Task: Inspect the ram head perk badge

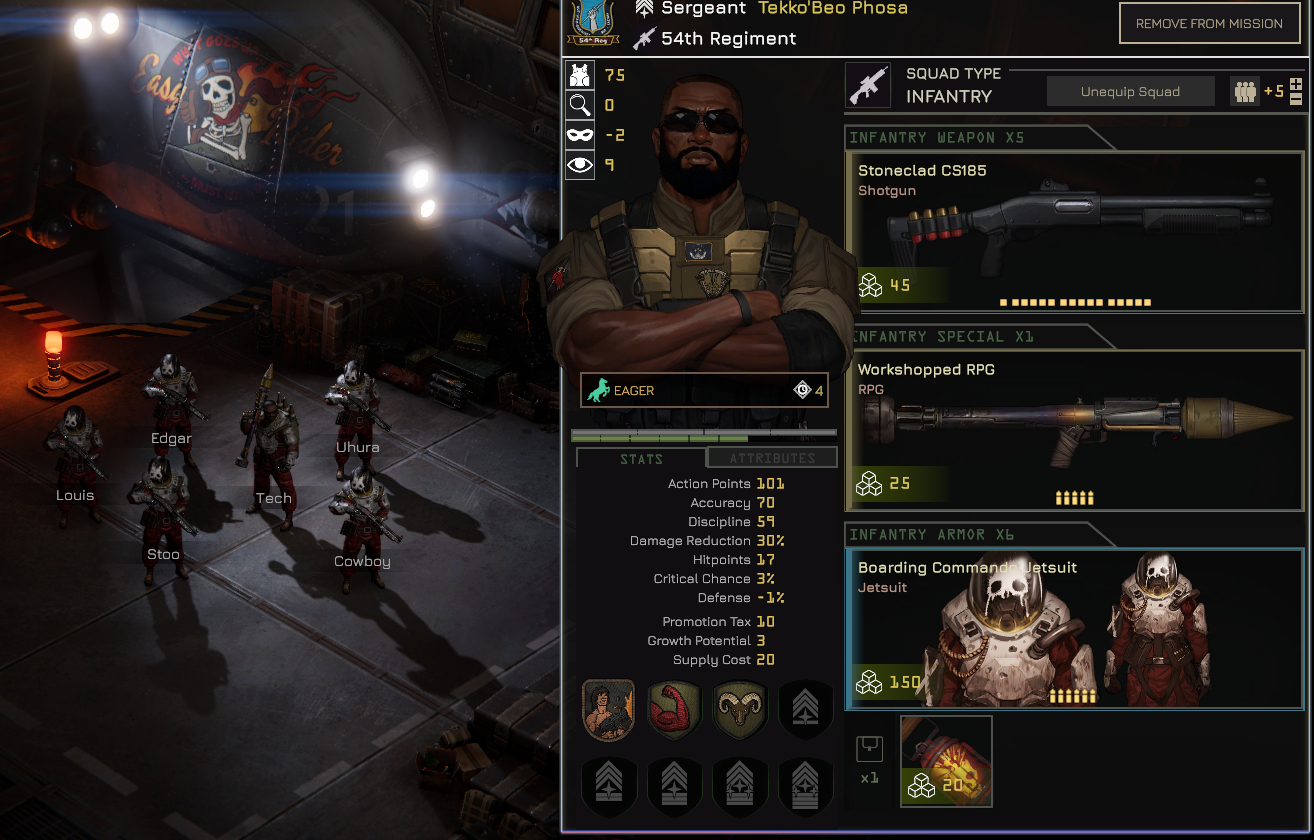Action: (739, 710)
